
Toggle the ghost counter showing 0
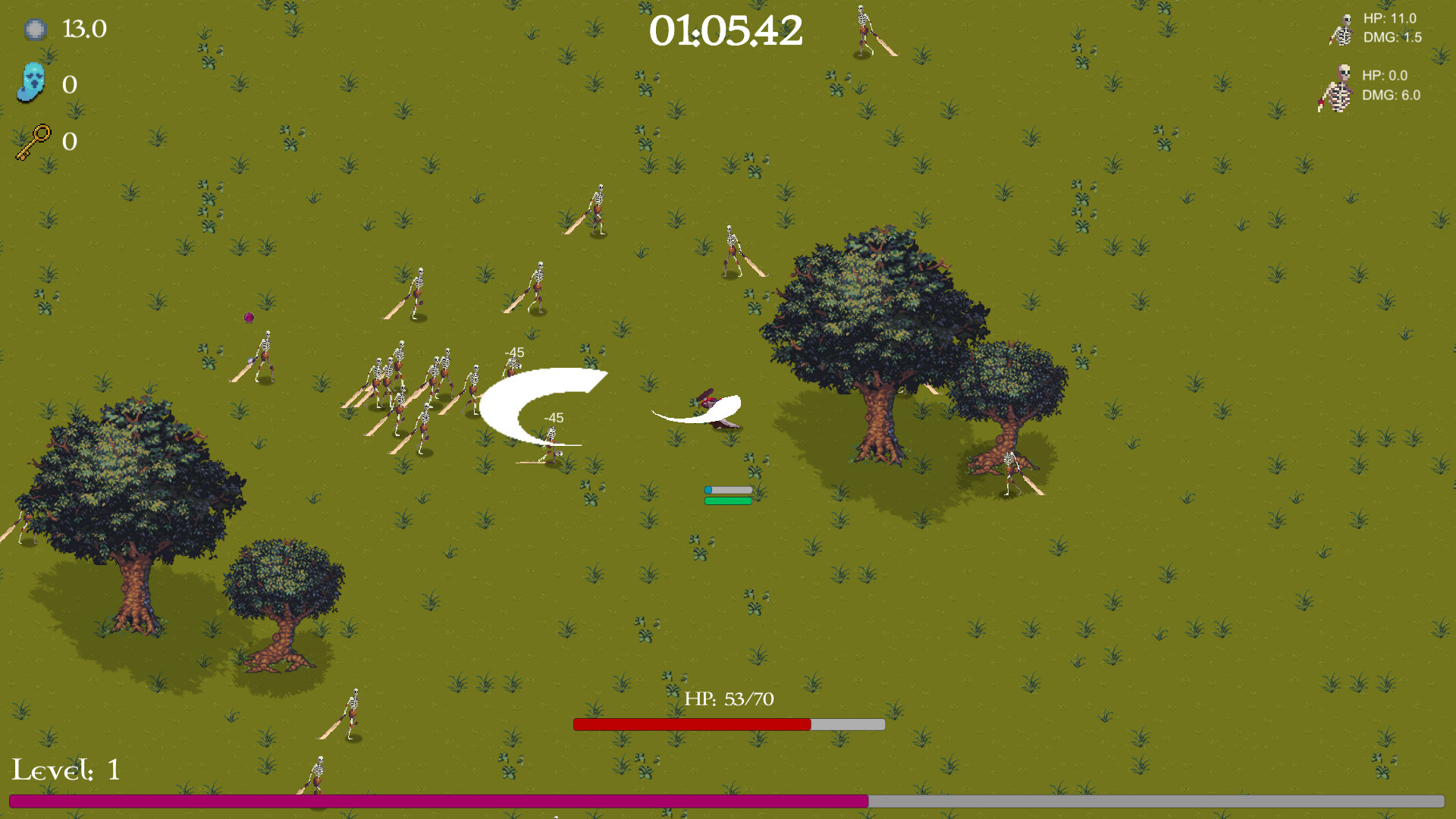(x=69, y=85)
